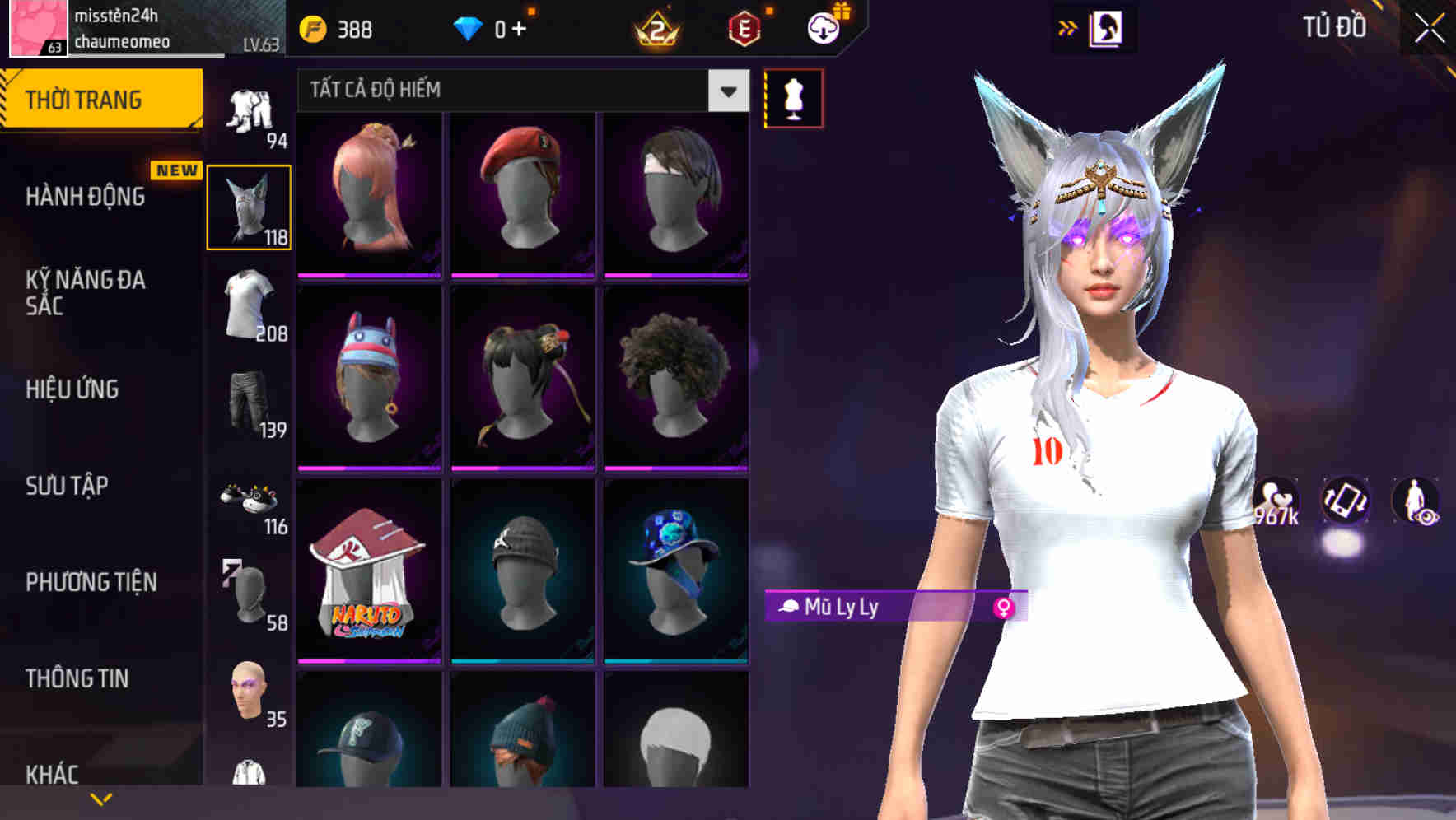Collapse panel using the double arrow chevron
Screen dimensions: 1456x820
(x=1066, y=26)
